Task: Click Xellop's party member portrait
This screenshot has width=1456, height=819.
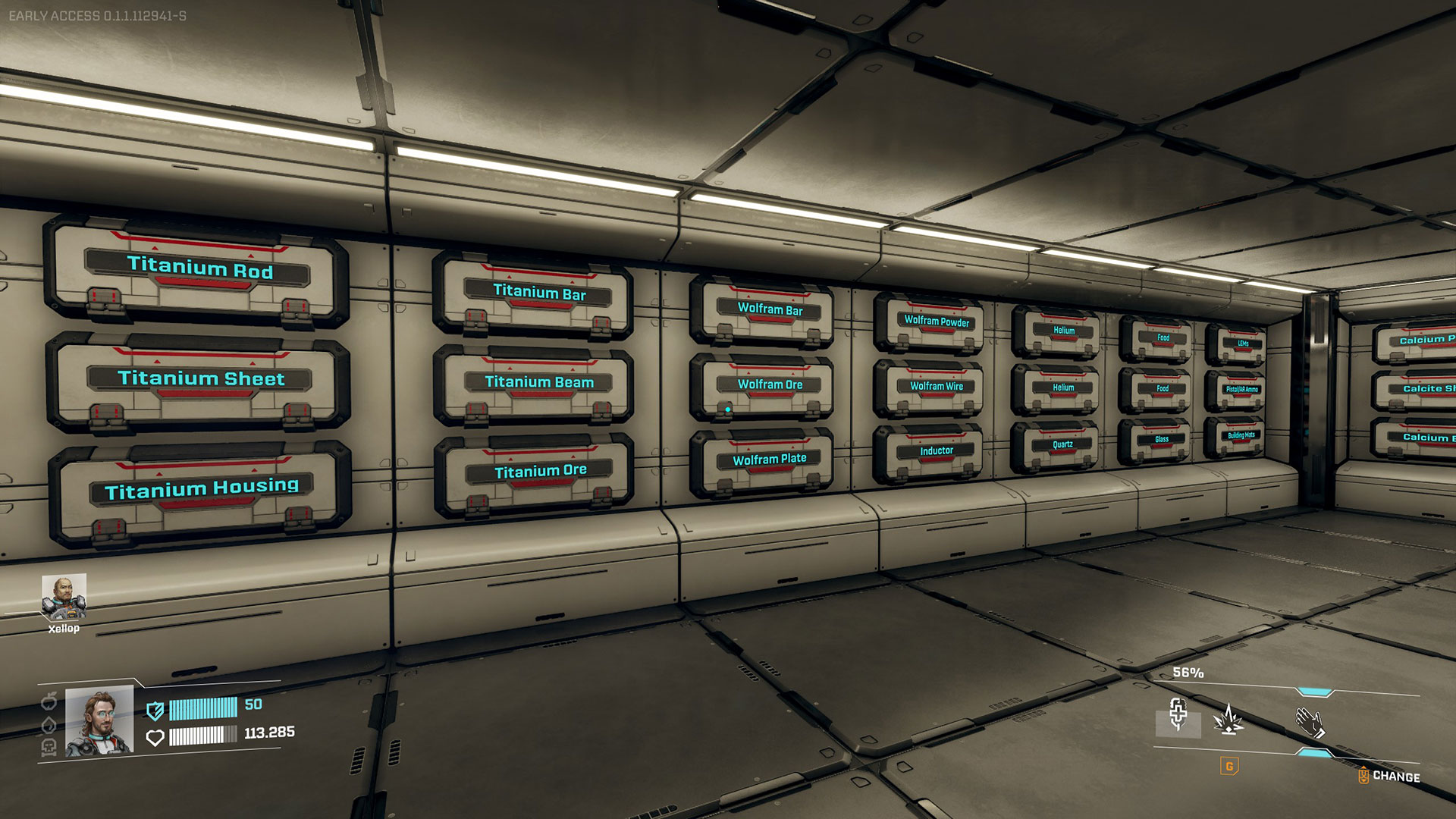Action: (64, 598)
